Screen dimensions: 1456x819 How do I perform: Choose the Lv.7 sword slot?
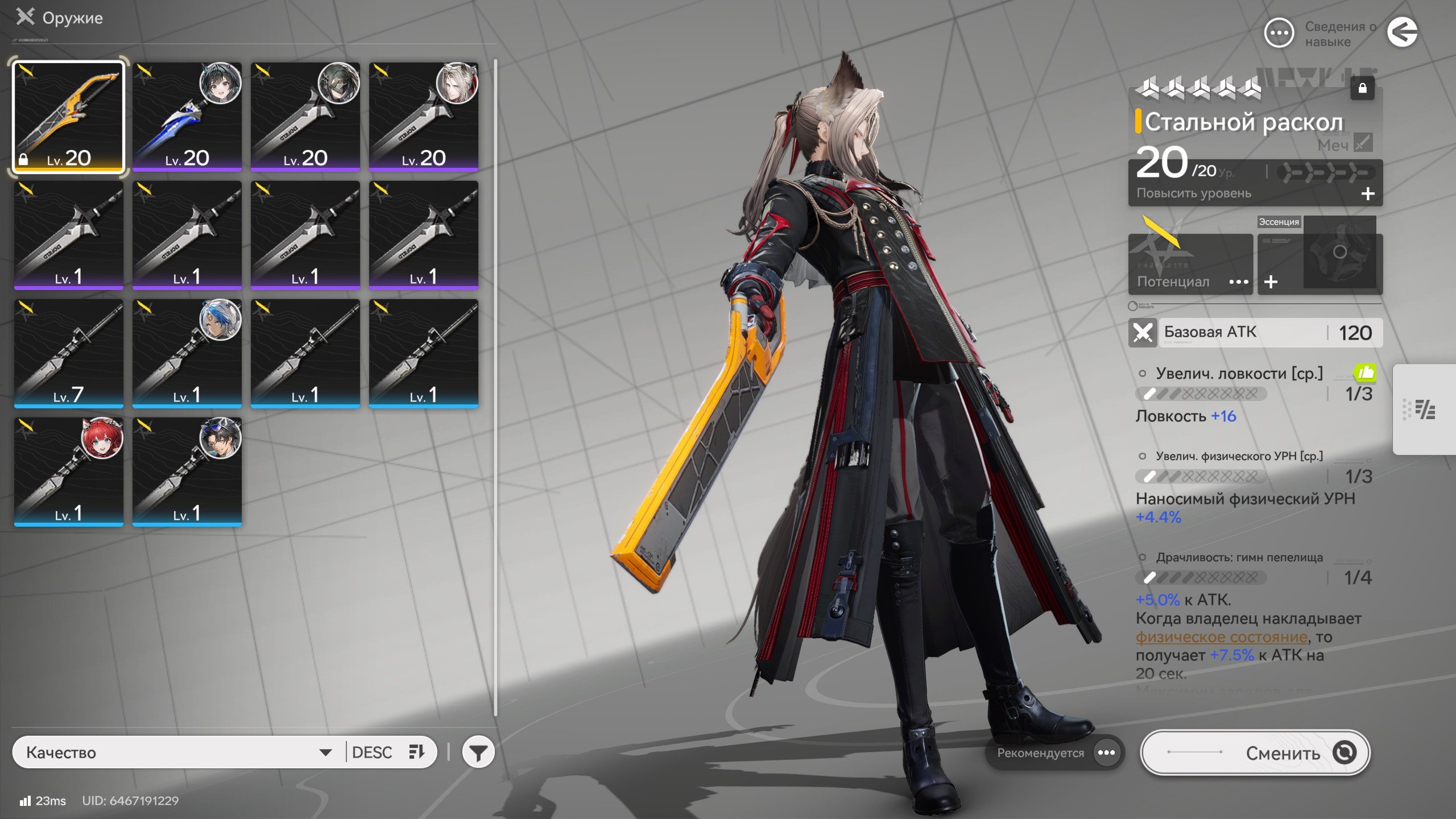coord(68,353)
